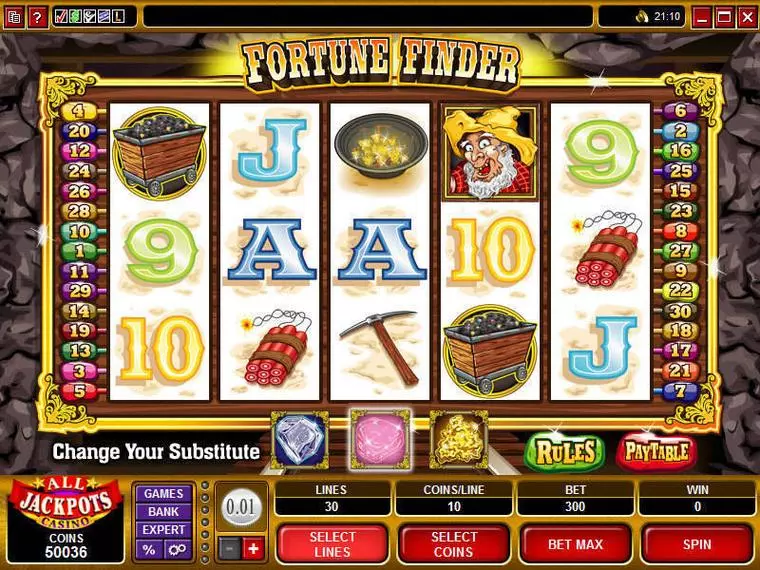Viewport: 760px width, 570px height.
Task: Pick the gold nugget substitute
Action: click(459, 439)
